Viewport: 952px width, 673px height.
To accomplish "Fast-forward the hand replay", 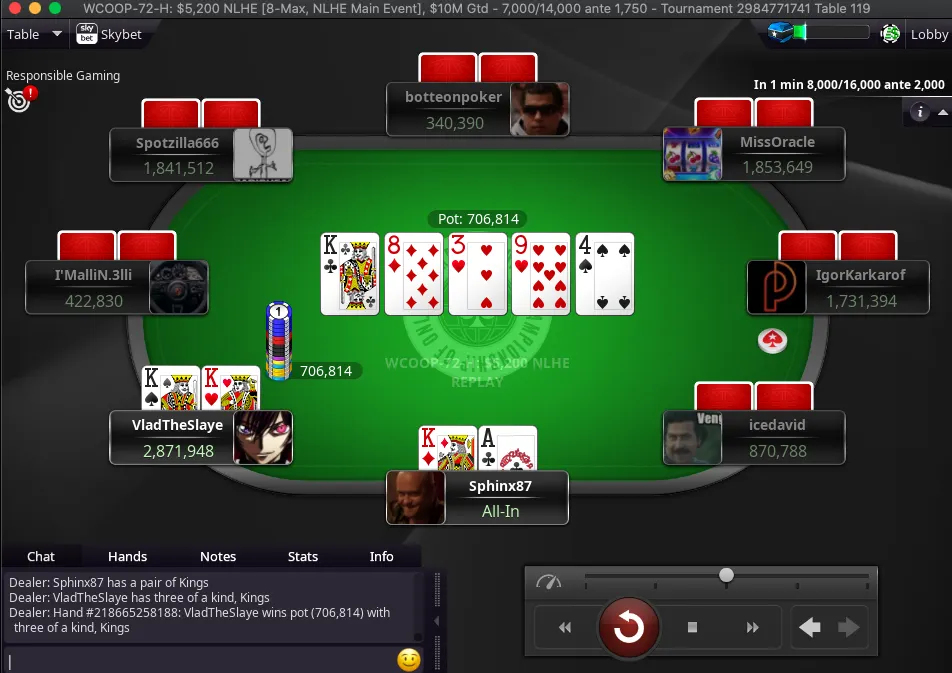I will coord(753,628).
